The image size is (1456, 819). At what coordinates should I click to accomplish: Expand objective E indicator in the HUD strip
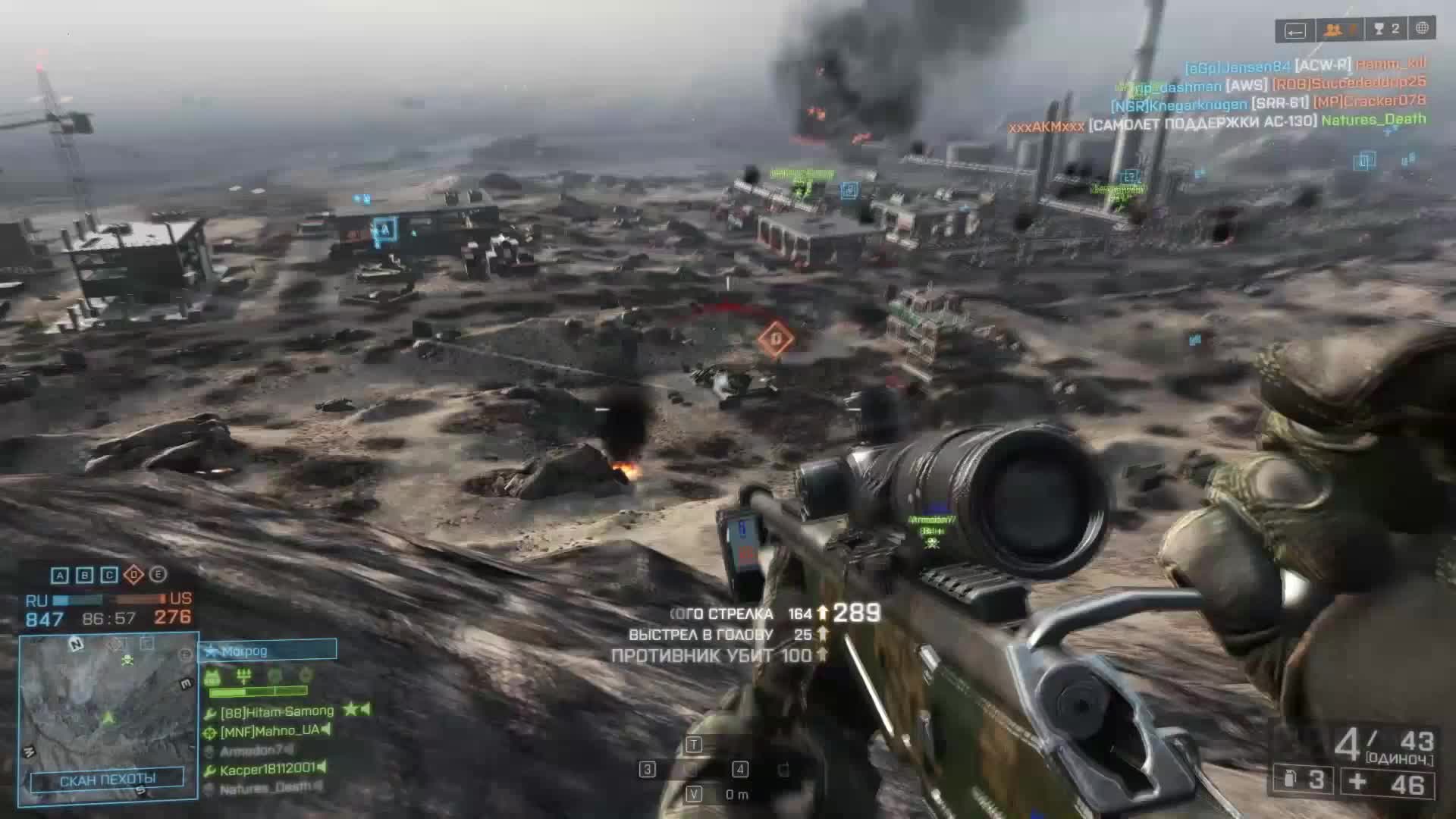(x=158, y=576)
